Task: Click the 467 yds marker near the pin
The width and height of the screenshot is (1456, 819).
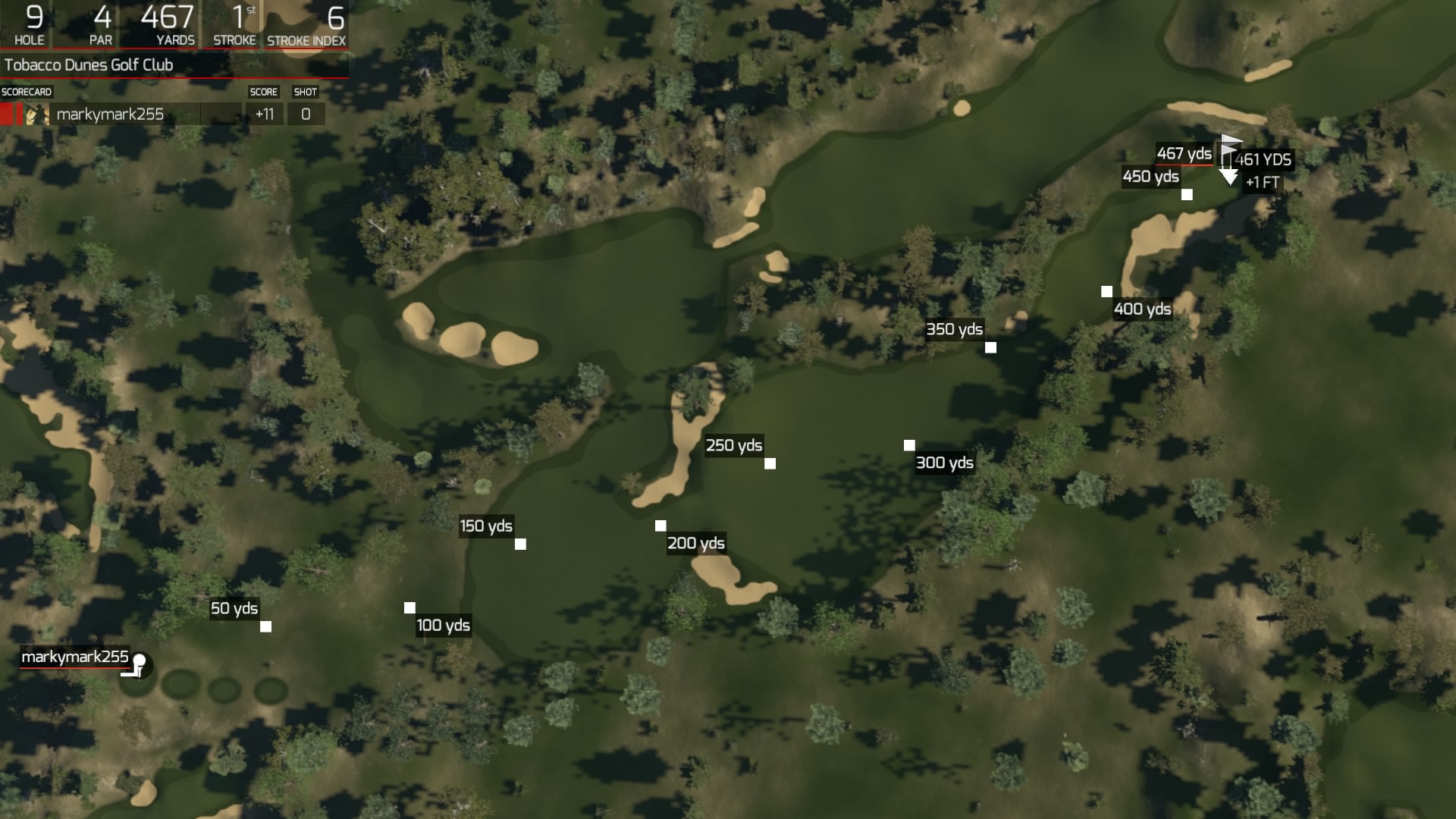Action: point(1183,153)
